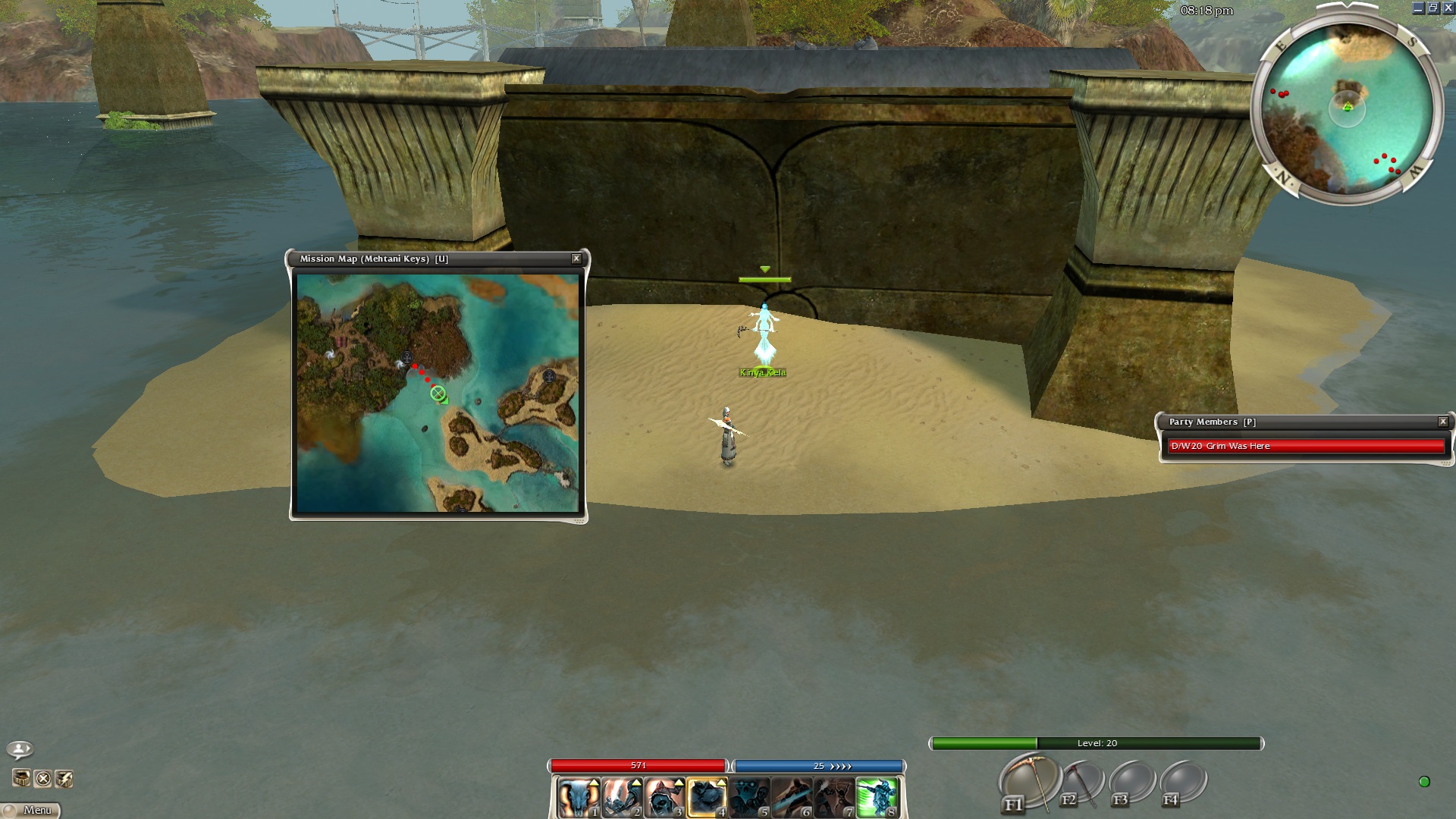Activate the skull-faced skill in slot 5
Screen dimensions: 1456x819
click(749, 798)
